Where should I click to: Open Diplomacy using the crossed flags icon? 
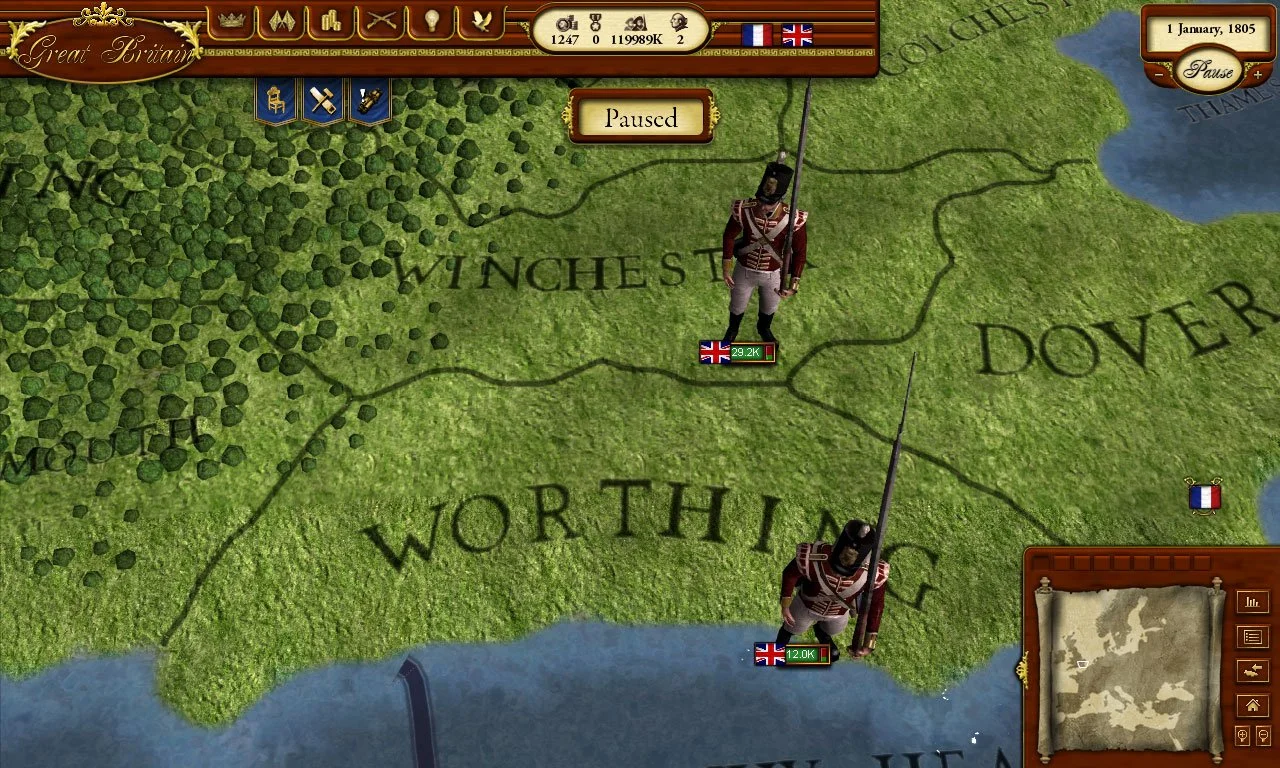280,22
